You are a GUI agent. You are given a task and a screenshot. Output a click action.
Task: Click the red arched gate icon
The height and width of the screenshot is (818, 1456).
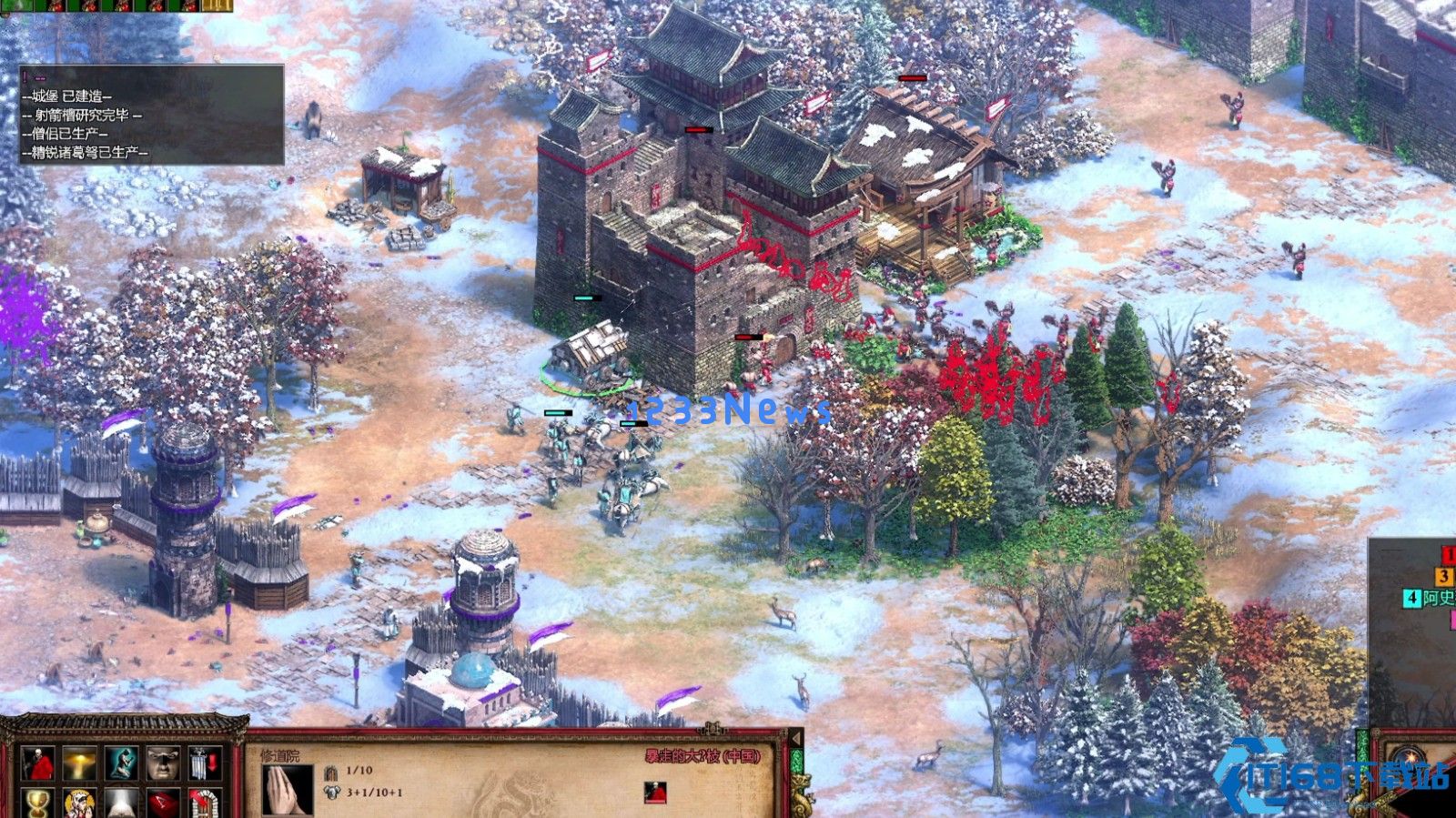[207, 803]
